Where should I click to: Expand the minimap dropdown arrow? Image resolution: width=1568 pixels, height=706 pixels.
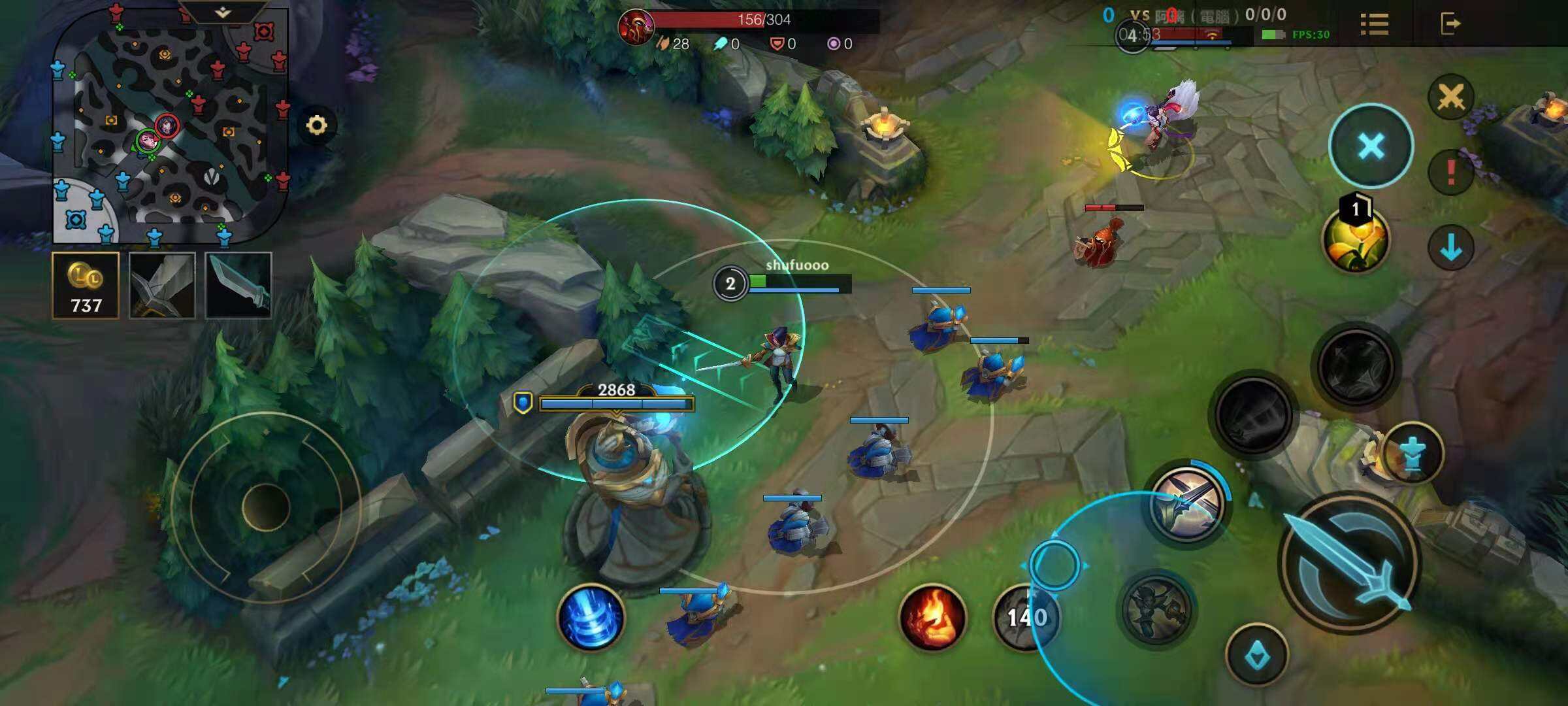(223, 12)
